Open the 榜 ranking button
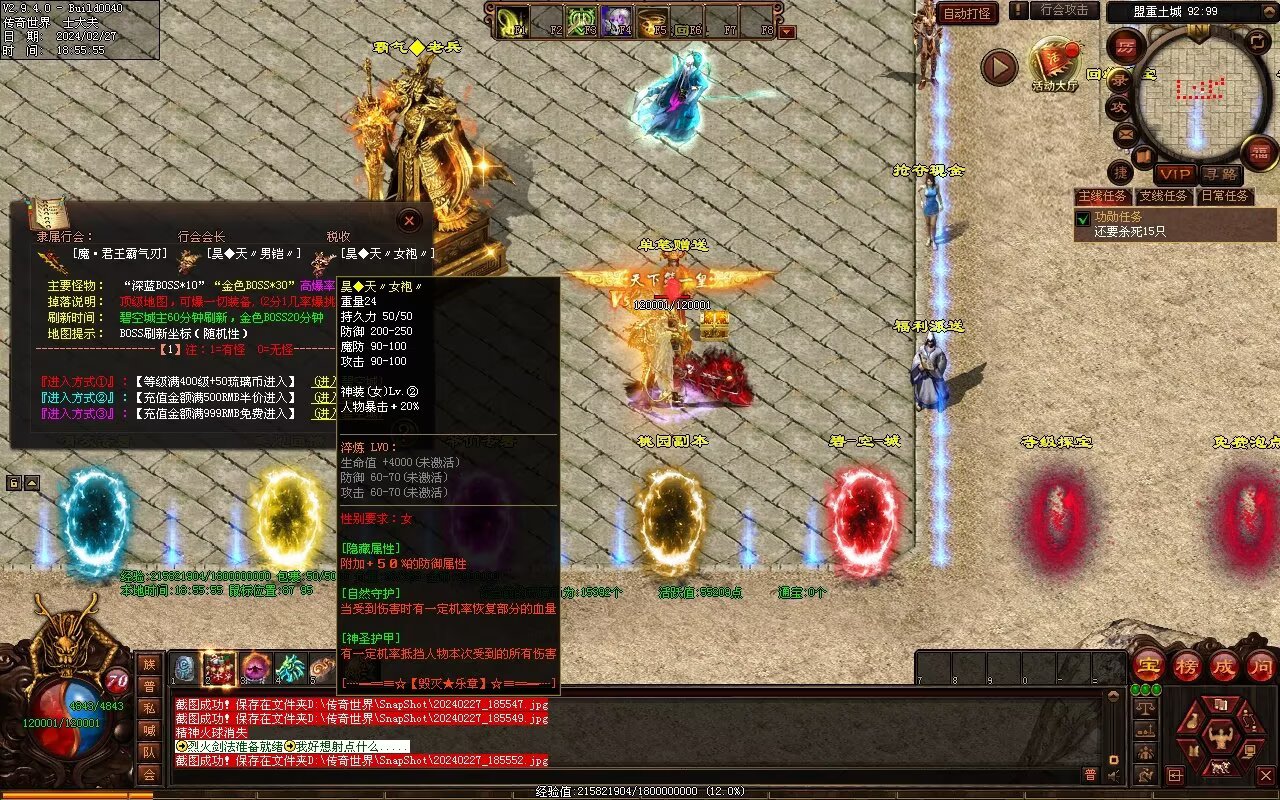Image resolution: width=1280 pixels, height=800 pixels. [x=1187, y=665]
